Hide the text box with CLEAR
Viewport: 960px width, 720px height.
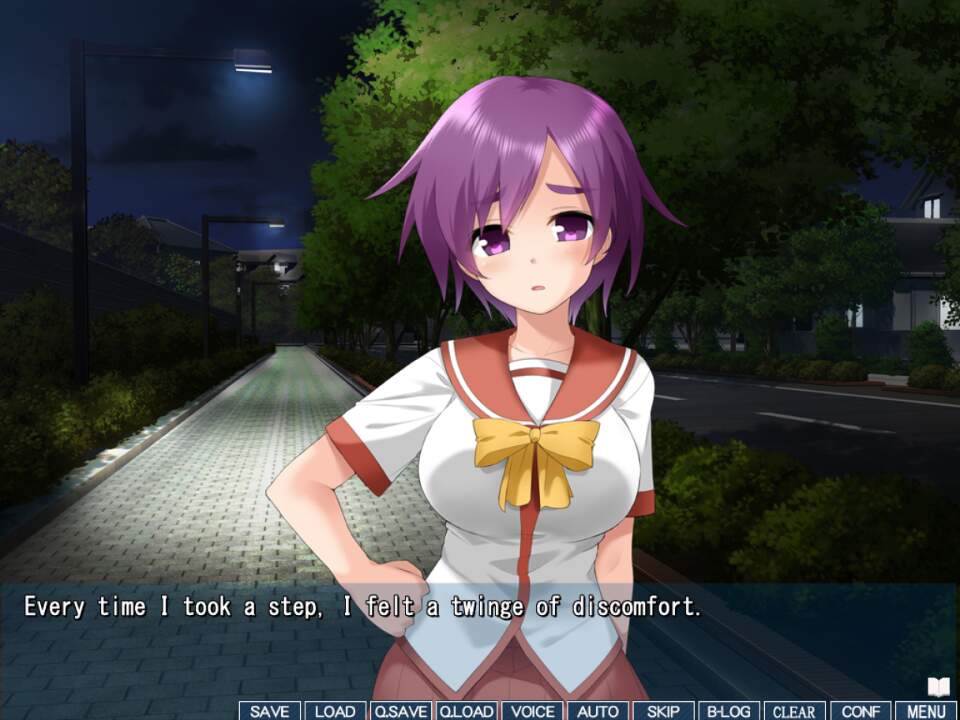tap(795, 711)
